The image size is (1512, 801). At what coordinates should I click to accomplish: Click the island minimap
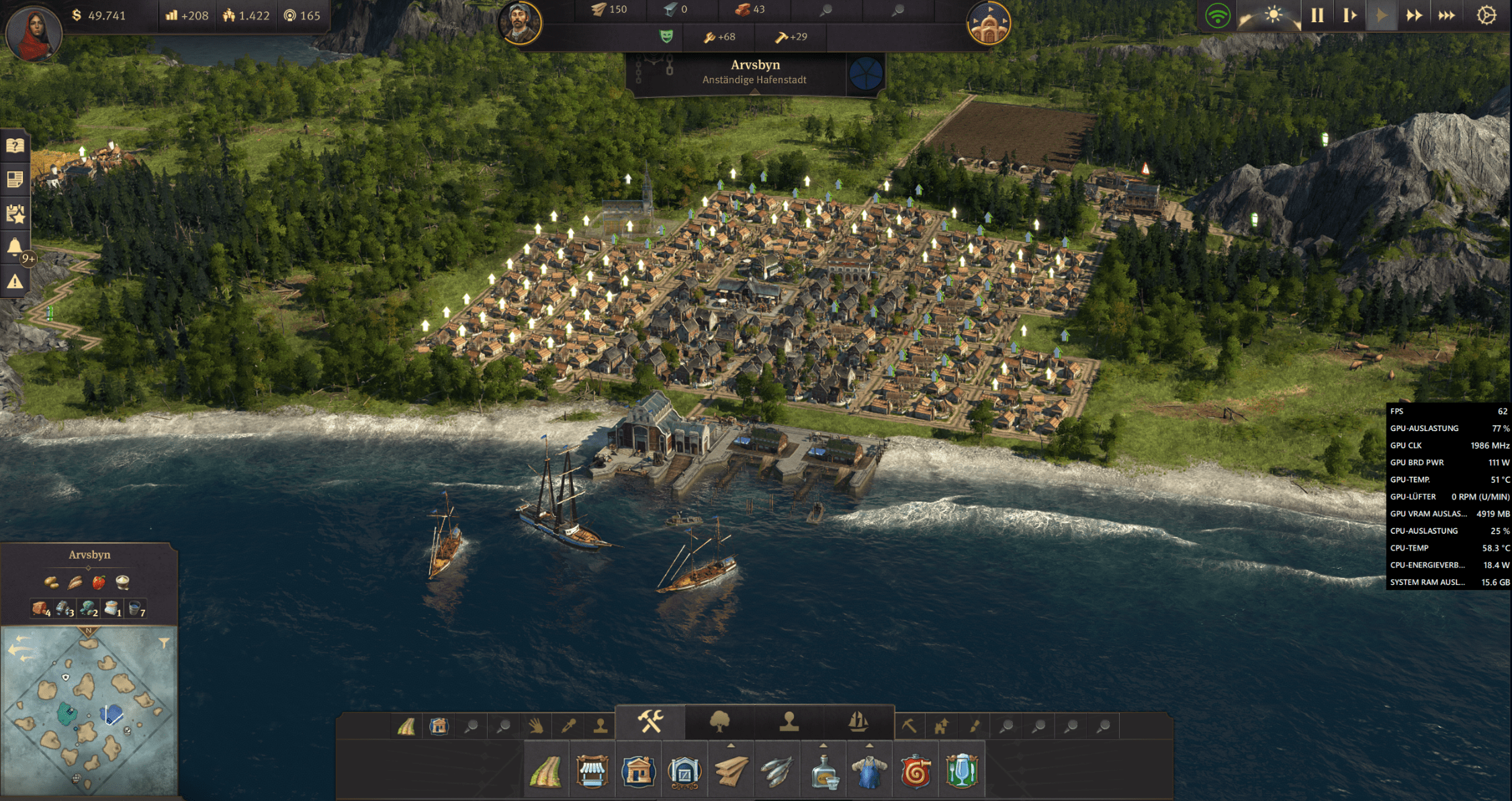(89, 712)
